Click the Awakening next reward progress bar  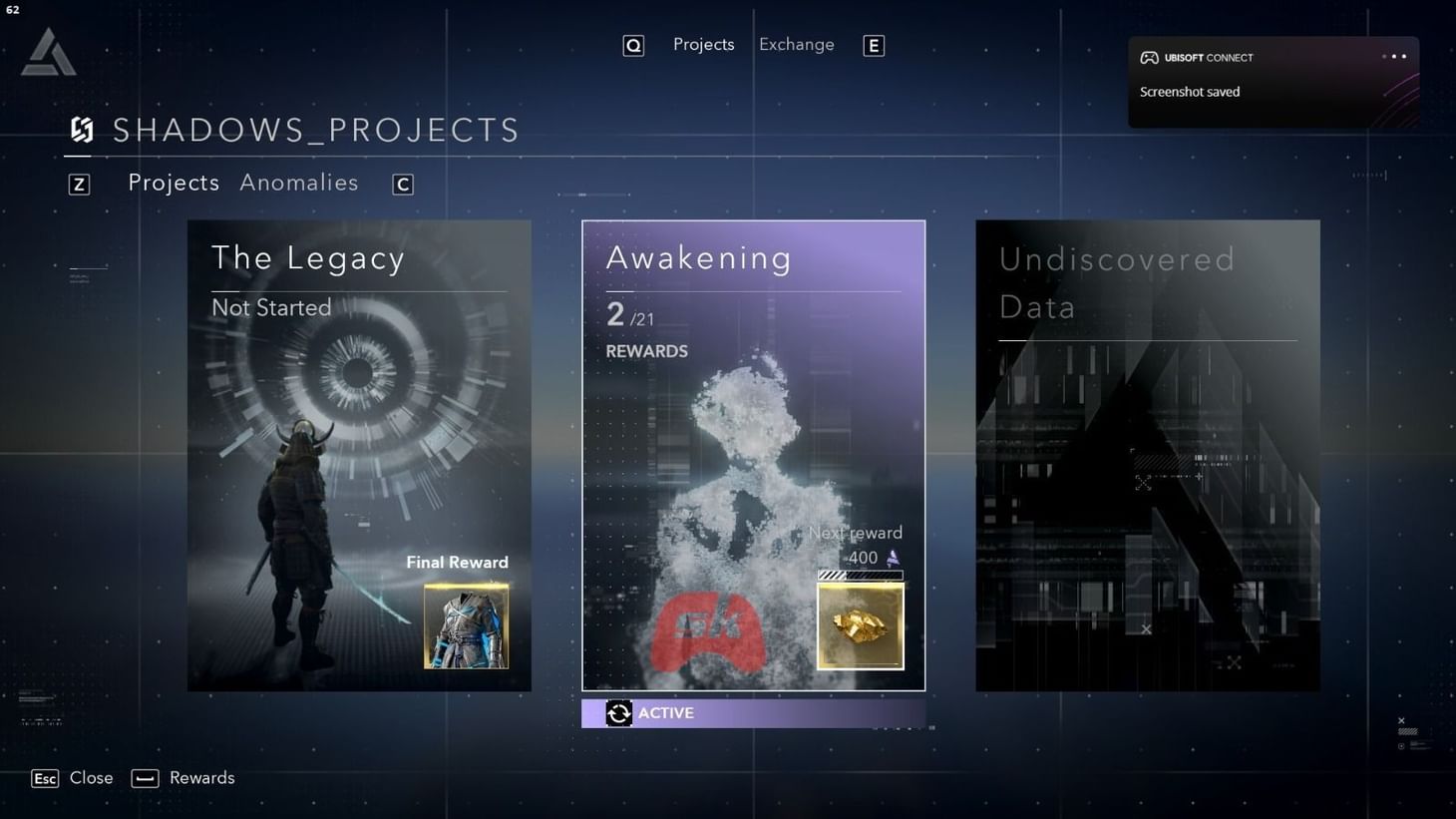(860, 575)
